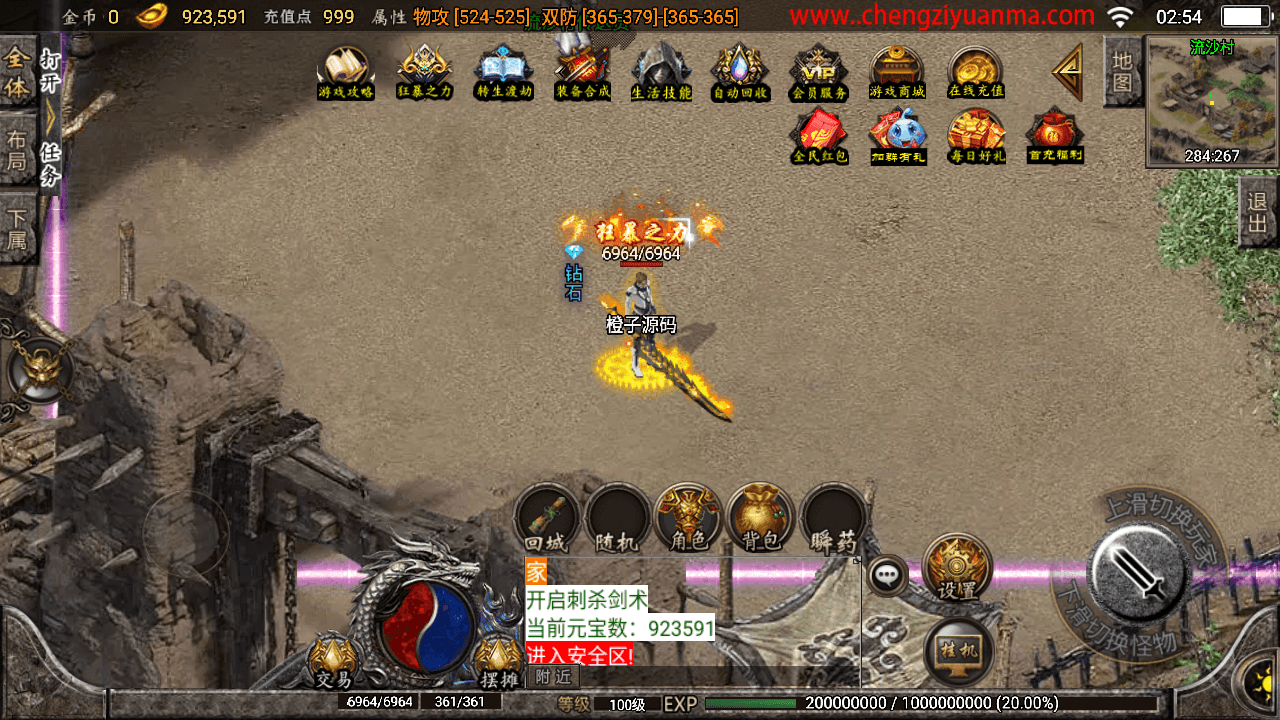Open the 装备合成 equipment crafting icon

582,72
